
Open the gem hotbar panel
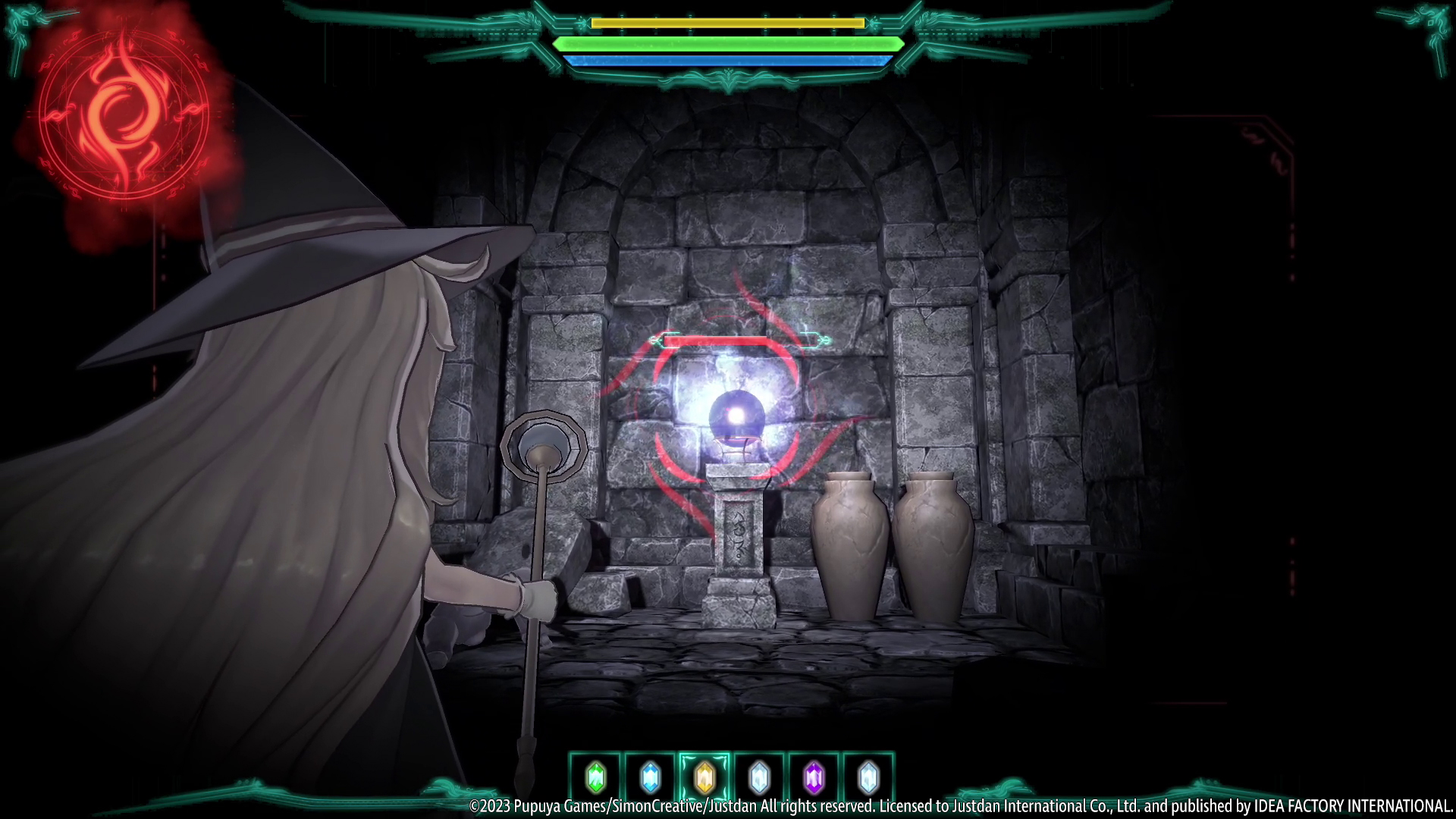(732, 775)
